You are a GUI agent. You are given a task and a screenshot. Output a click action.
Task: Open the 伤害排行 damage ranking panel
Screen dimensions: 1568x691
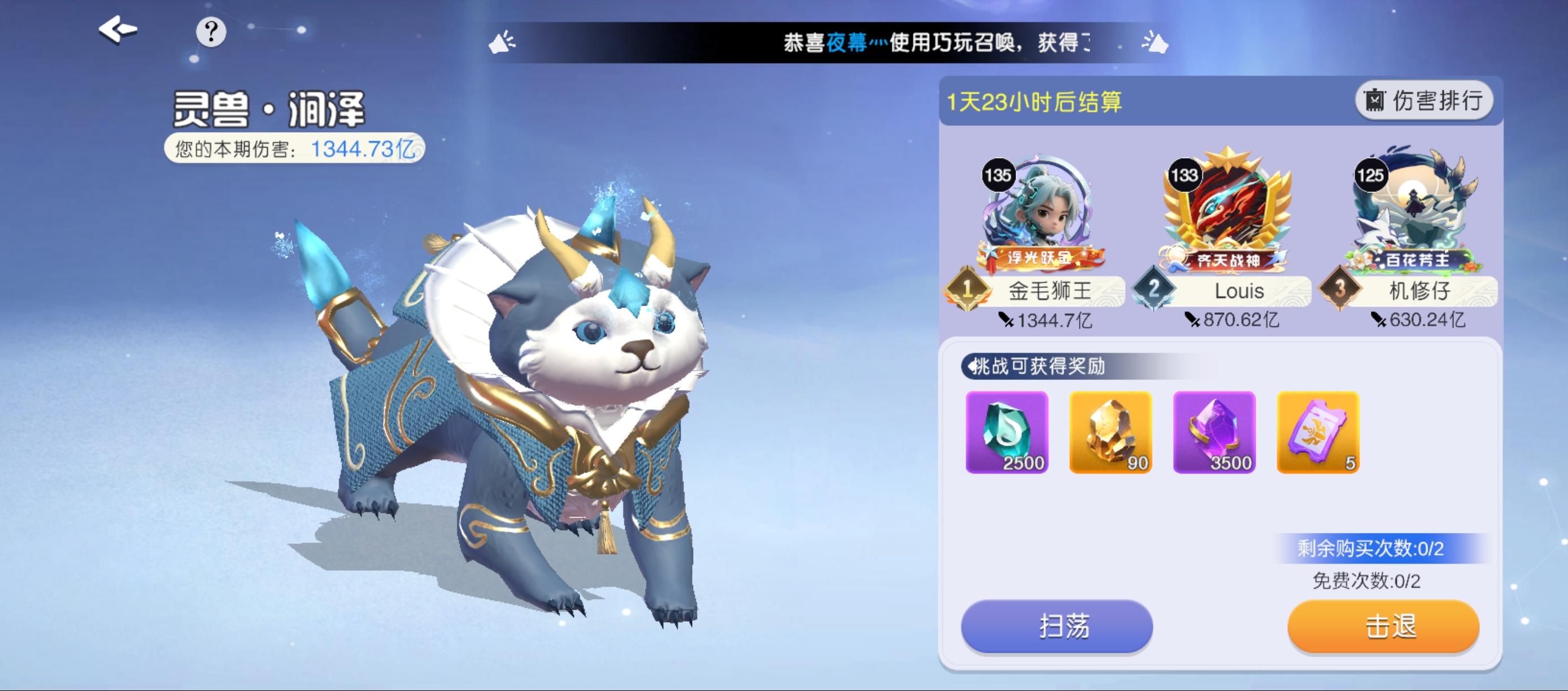coord(1422,100)
